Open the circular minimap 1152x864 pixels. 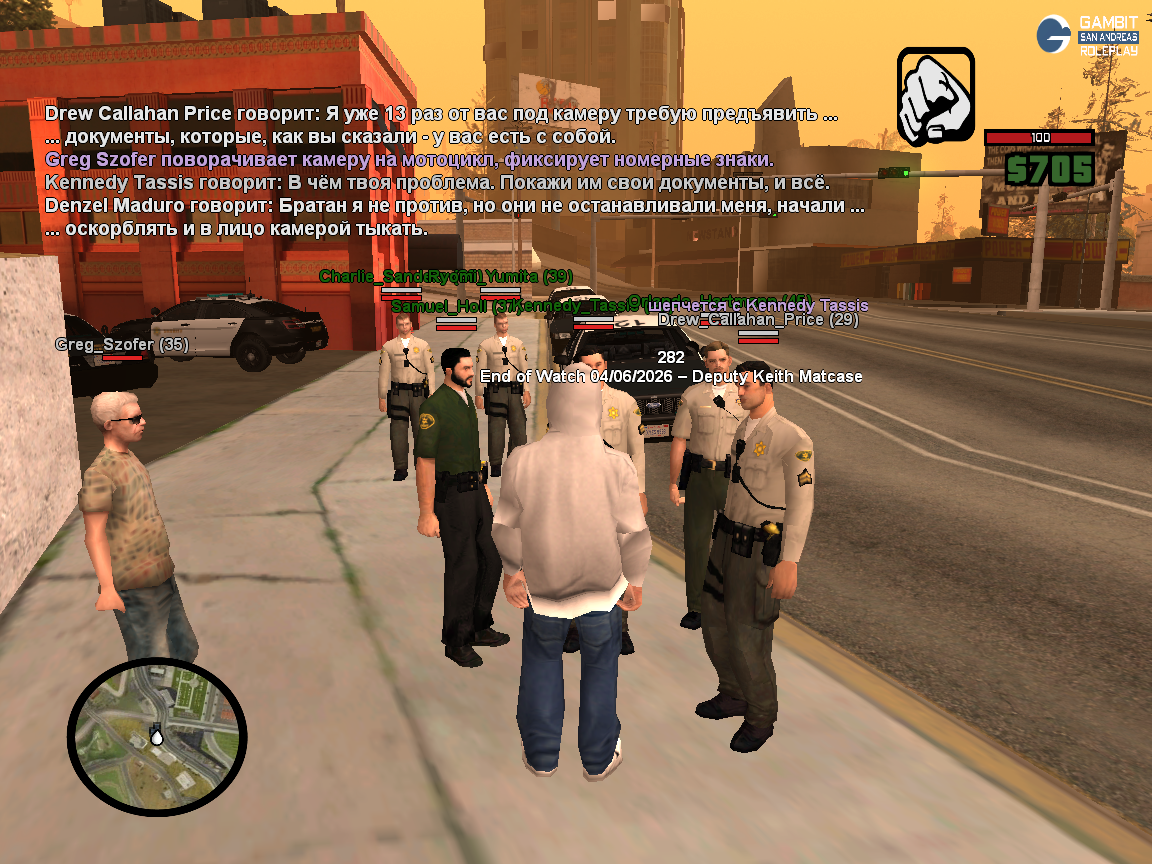[157, 736]
